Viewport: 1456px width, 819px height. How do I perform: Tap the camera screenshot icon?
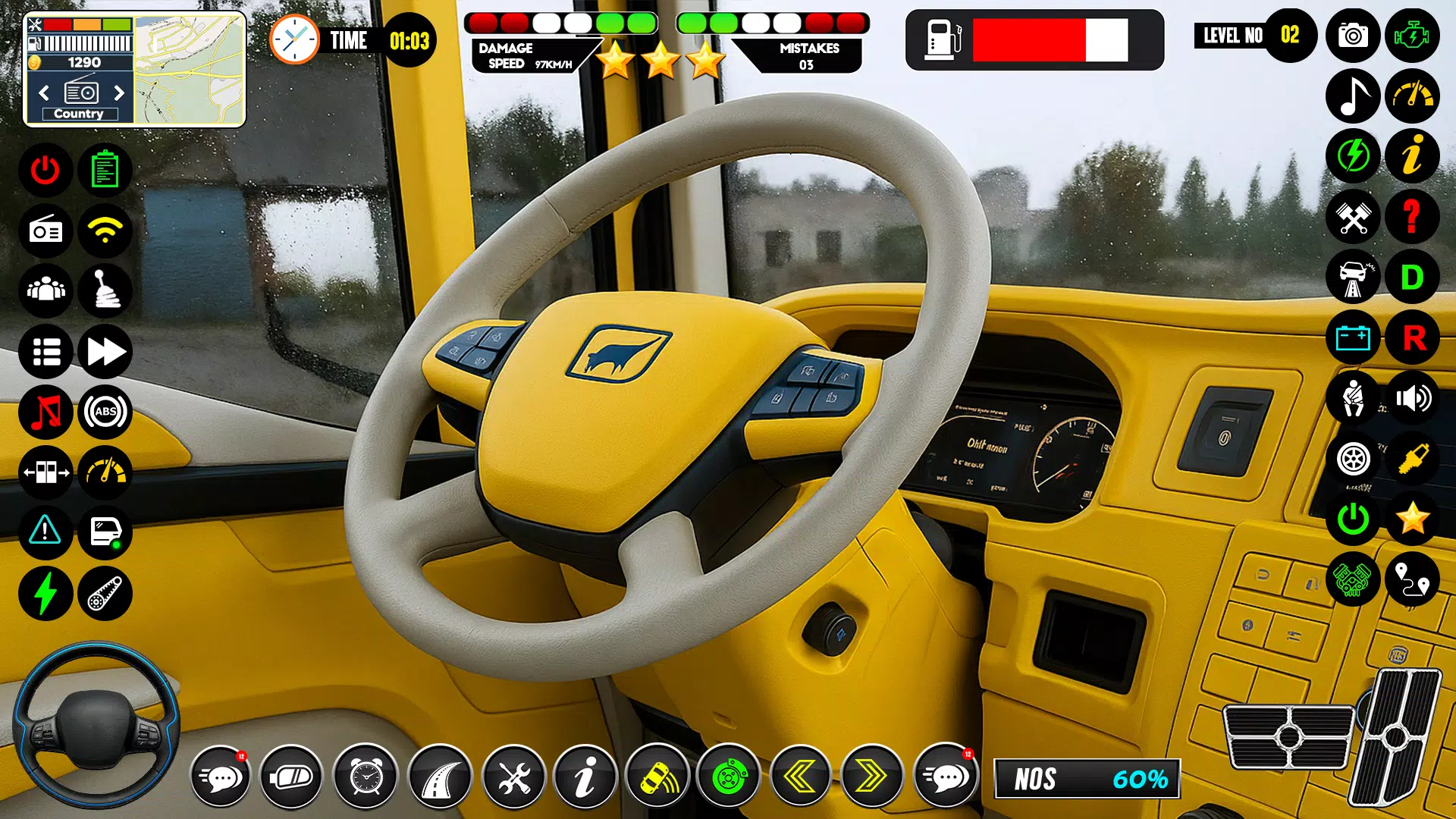(1353, 34)
